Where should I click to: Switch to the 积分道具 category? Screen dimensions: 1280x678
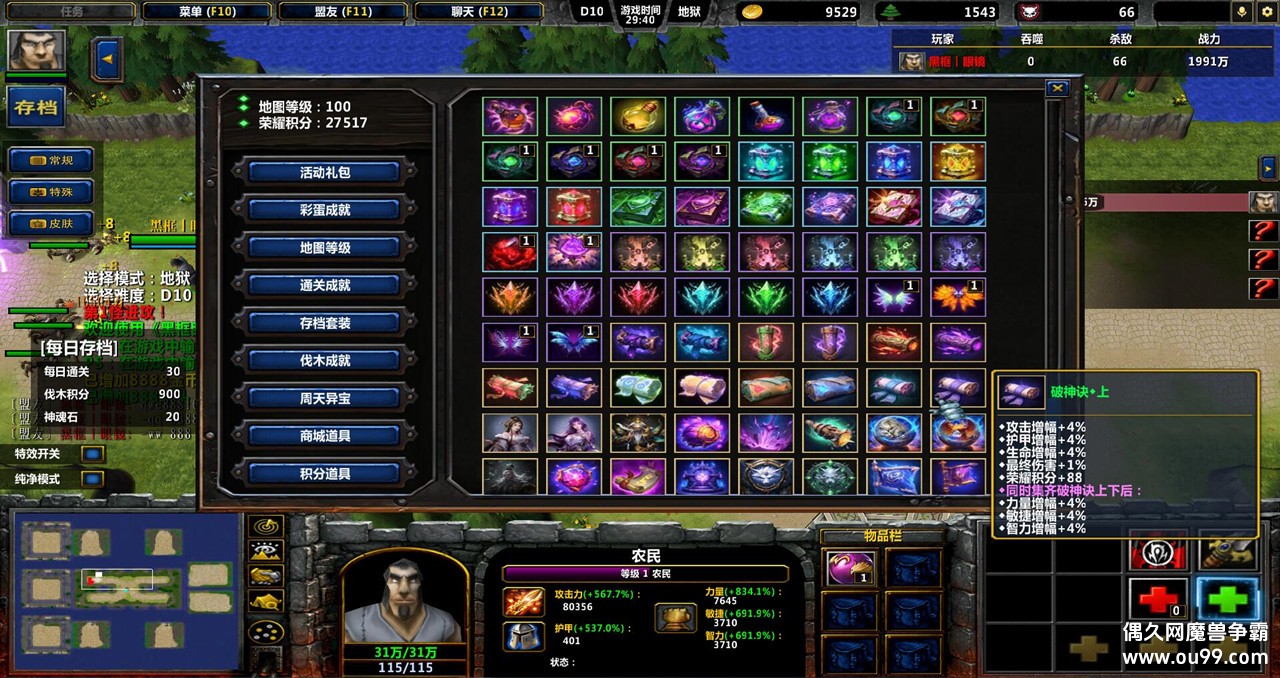(325, 473)
